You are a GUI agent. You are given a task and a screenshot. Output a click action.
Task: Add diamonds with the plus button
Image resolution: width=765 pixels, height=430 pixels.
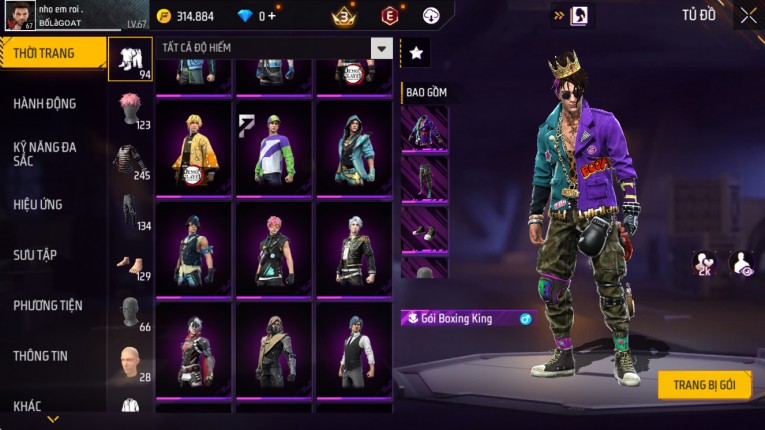click(271, 16)
